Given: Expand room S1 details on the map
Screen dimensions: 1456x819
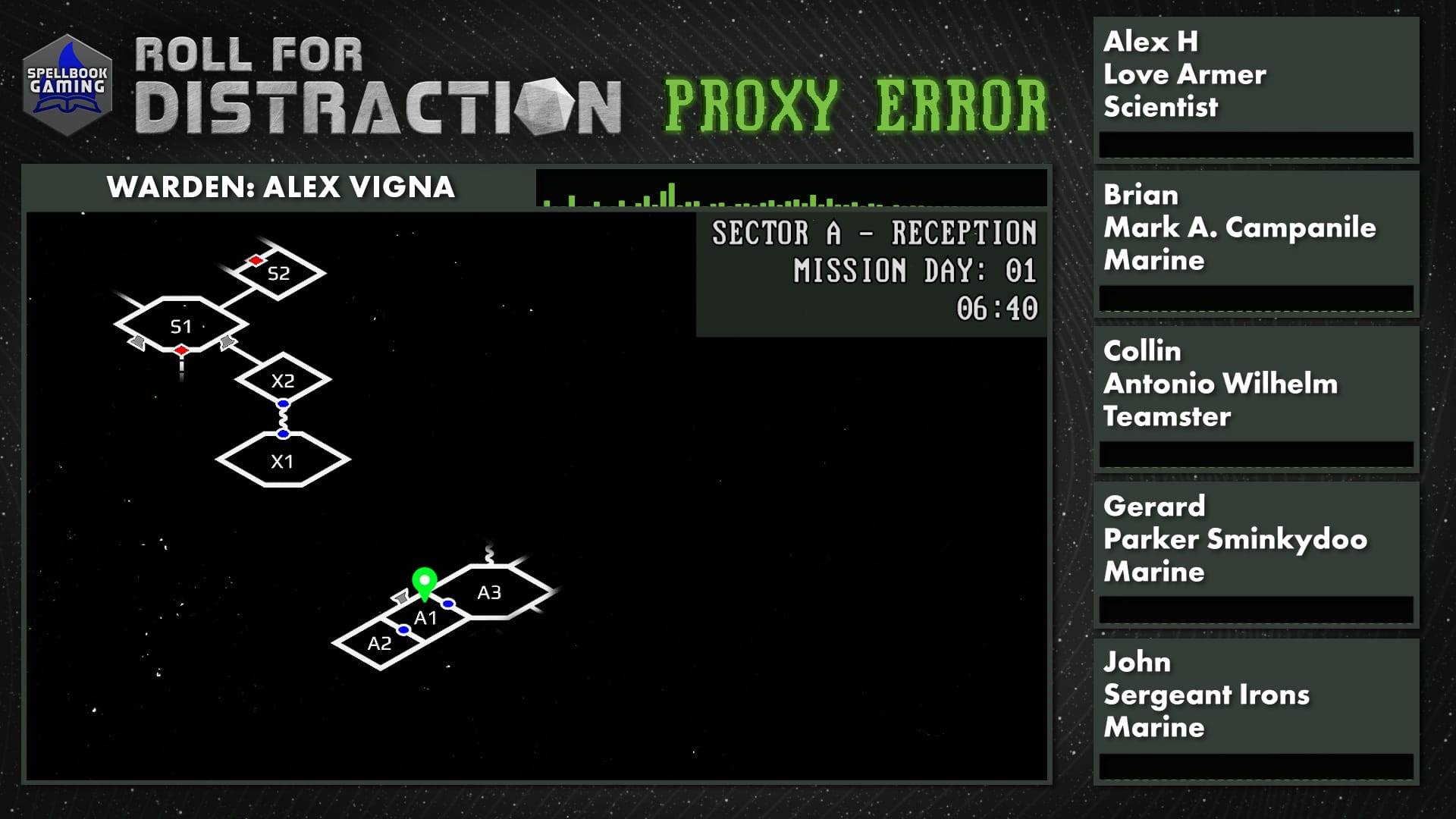Looking at the screenshot, I should (180, 326).
